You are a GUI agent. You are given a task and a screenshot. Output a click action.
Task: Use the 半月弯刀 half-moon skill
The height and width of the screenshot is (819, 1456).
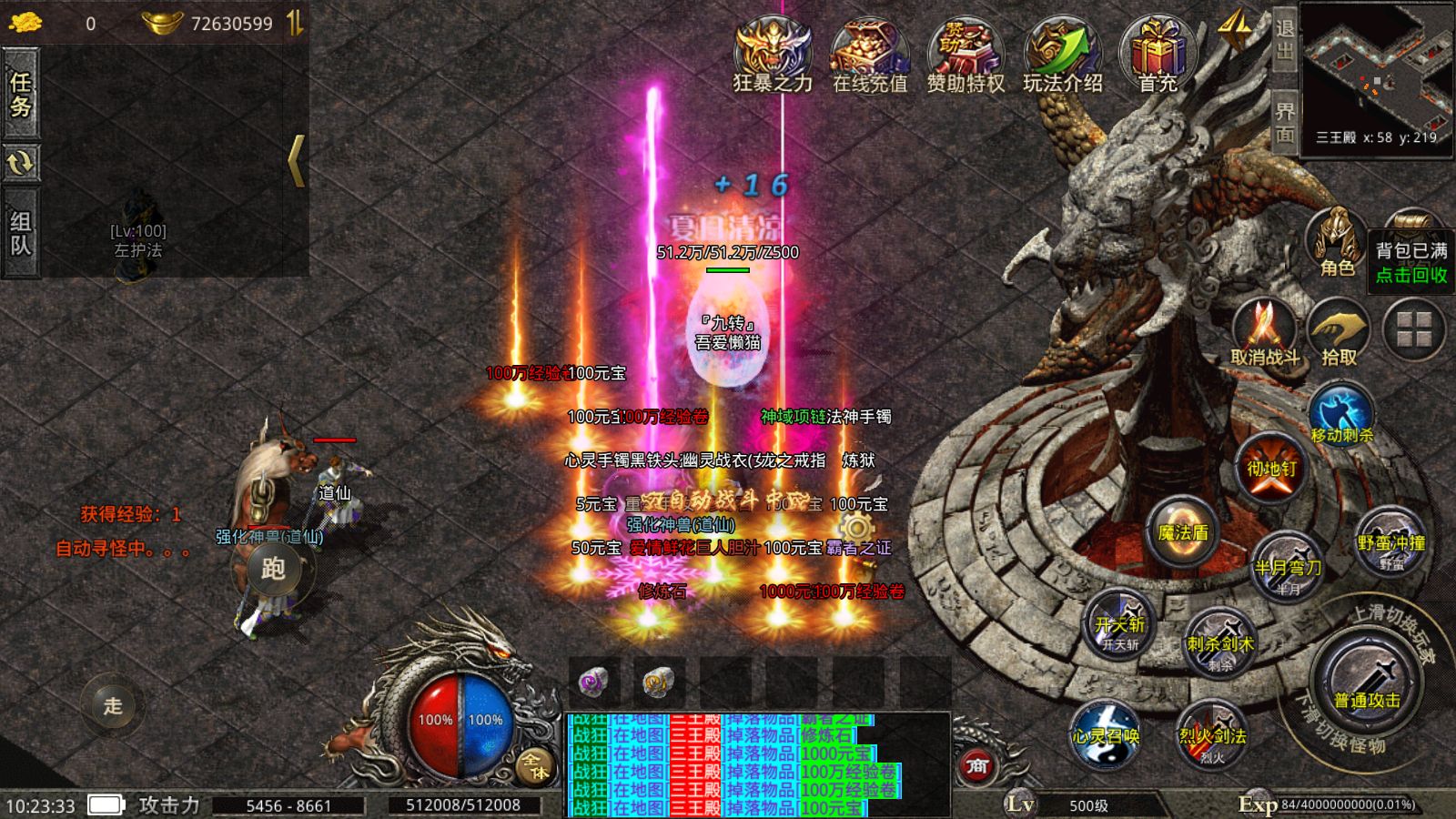click(1287, 564)
